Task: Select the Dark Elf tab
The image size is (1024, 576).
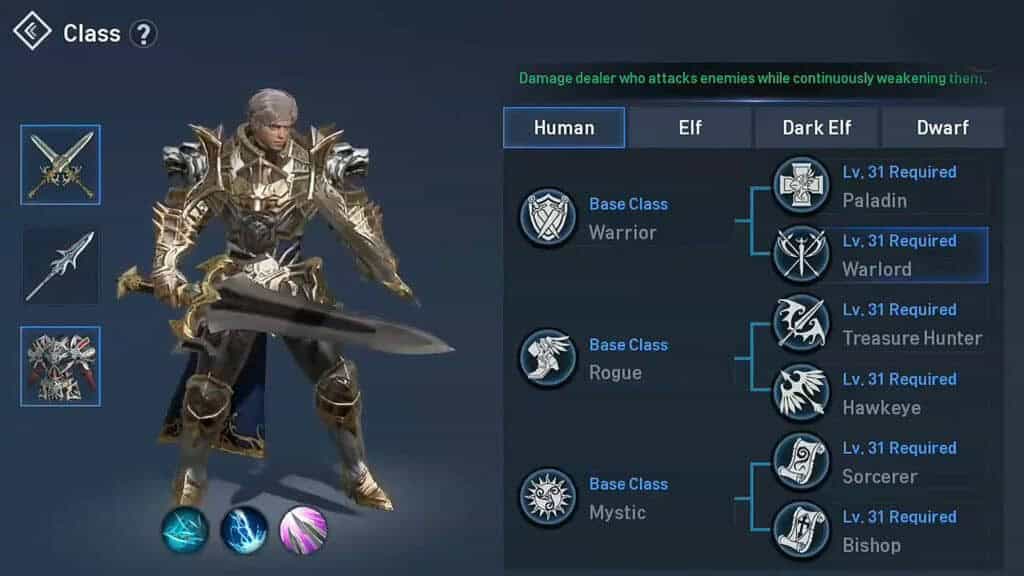Action: pyautogui.click(x=817, y=128)
